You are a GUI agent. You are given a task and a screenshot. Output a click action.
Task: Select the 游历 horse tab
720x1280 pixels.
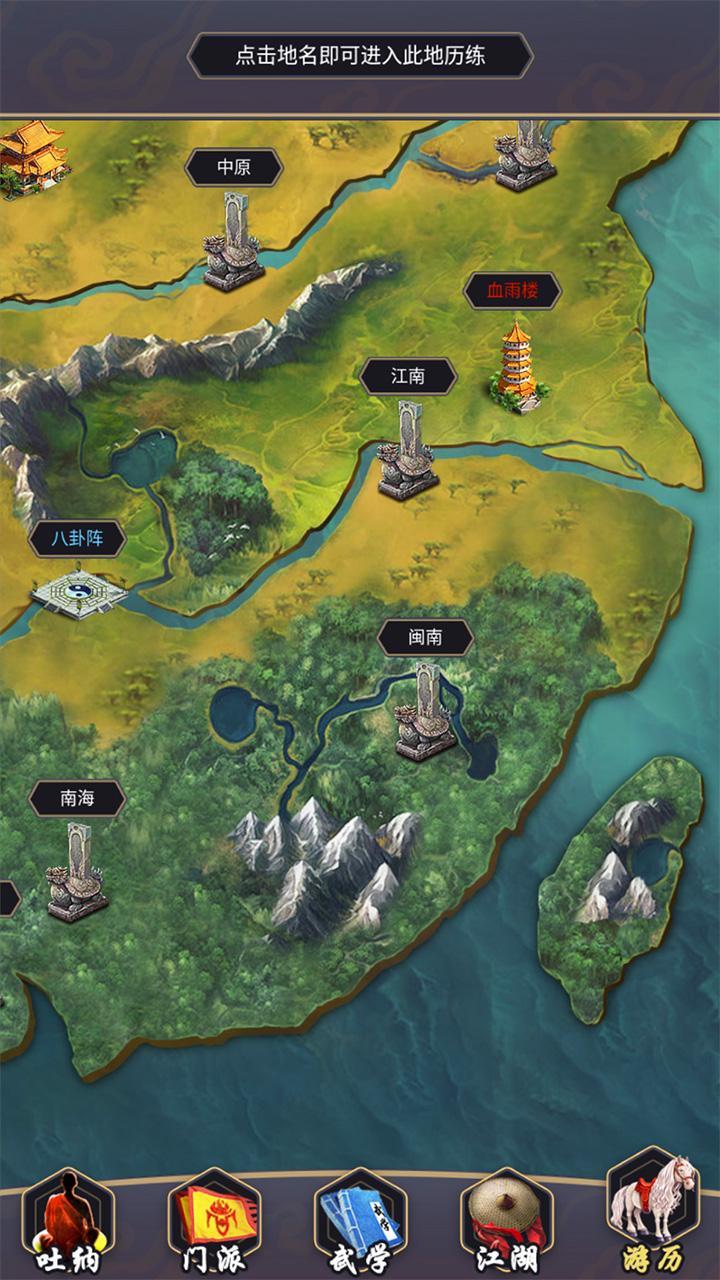[653, 1212]
